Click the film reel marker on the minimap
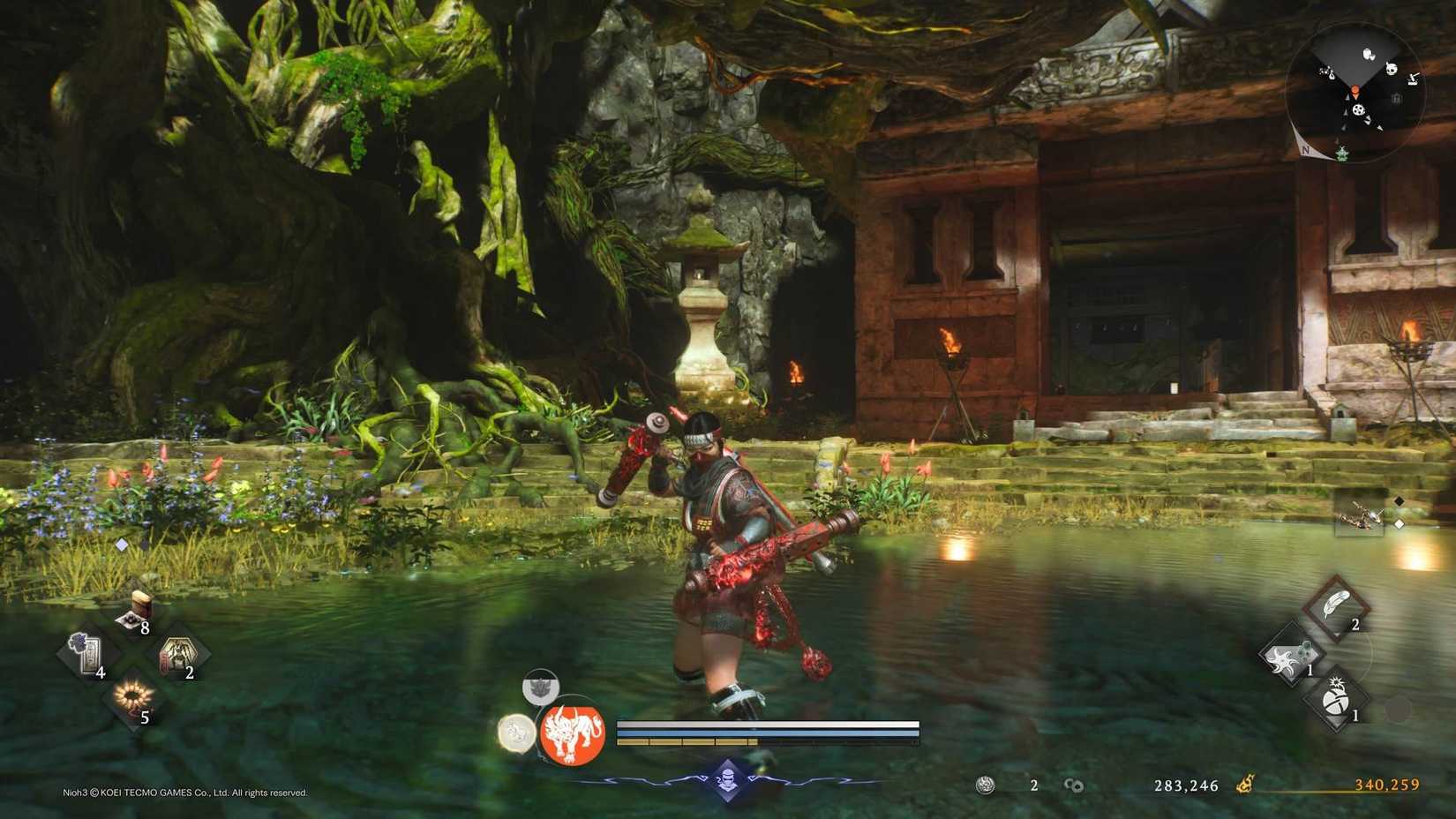Screen dimensions: 1456x819 (x=1359, y=109)
